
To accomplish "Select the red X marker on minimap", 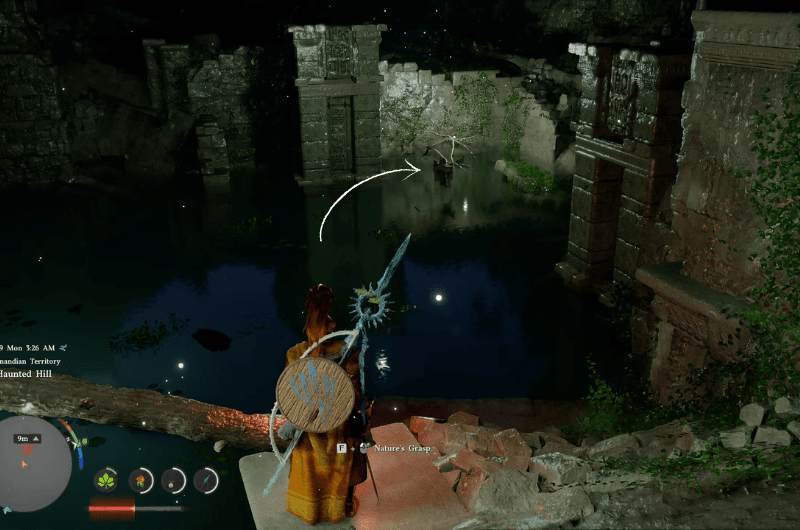I will (27, 450).
